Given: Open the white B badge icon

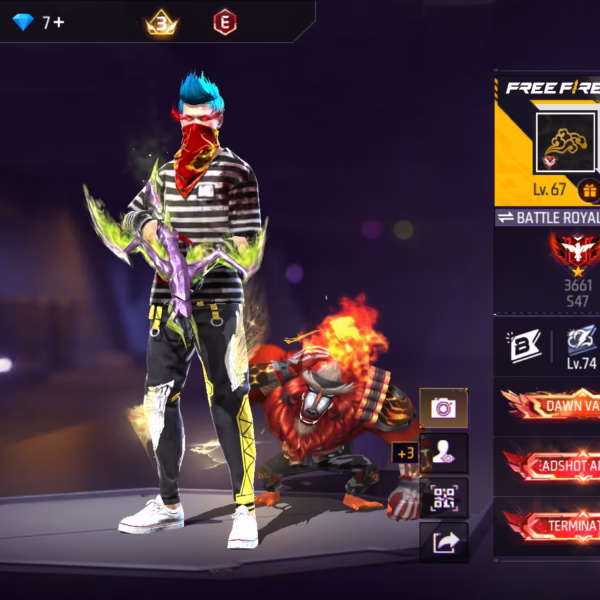Looking at the screenshot, I should tap(525, 346).
